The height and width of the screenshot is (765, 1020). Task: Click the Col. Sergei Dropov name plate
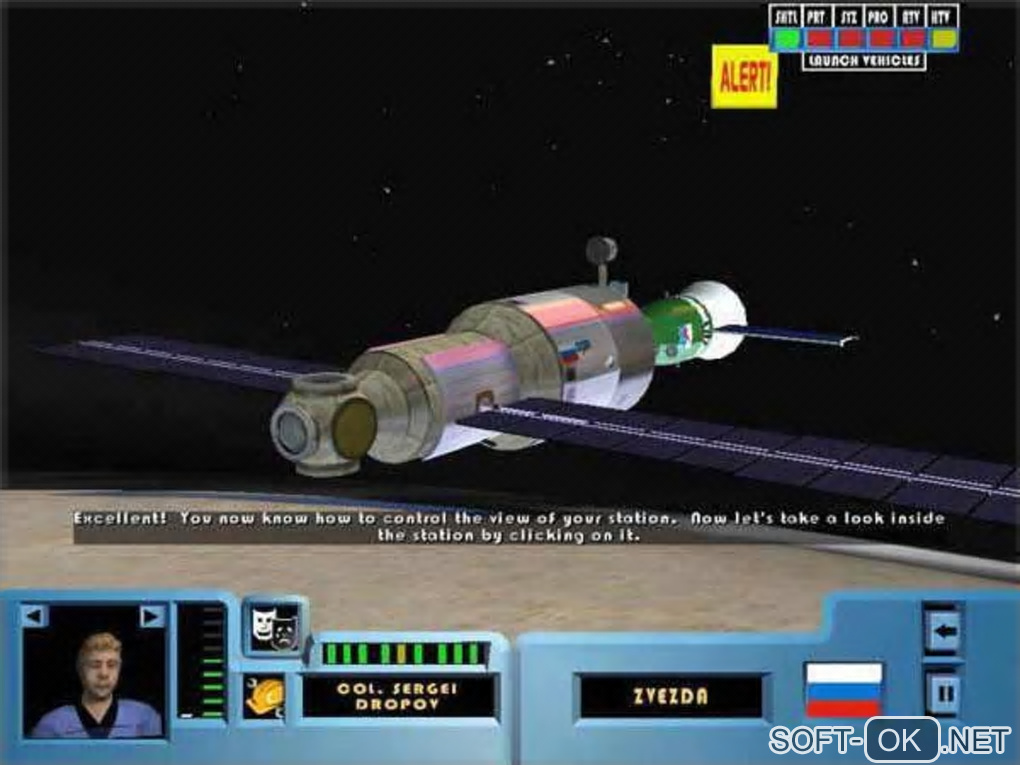click(400, 696)
